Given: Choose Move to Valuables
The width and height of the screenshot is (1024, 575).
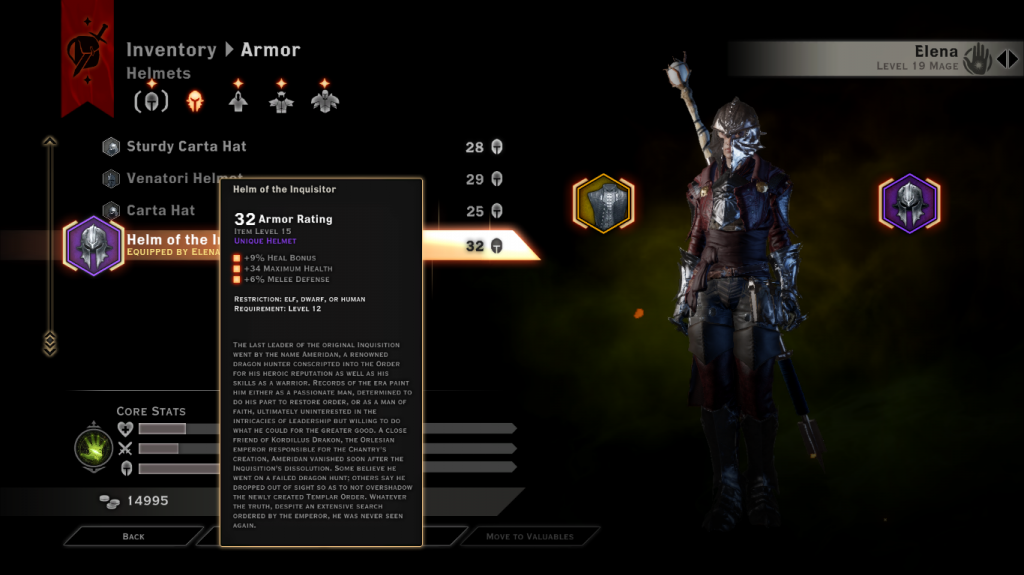Looking at the screenshot, I should point(529,537).
